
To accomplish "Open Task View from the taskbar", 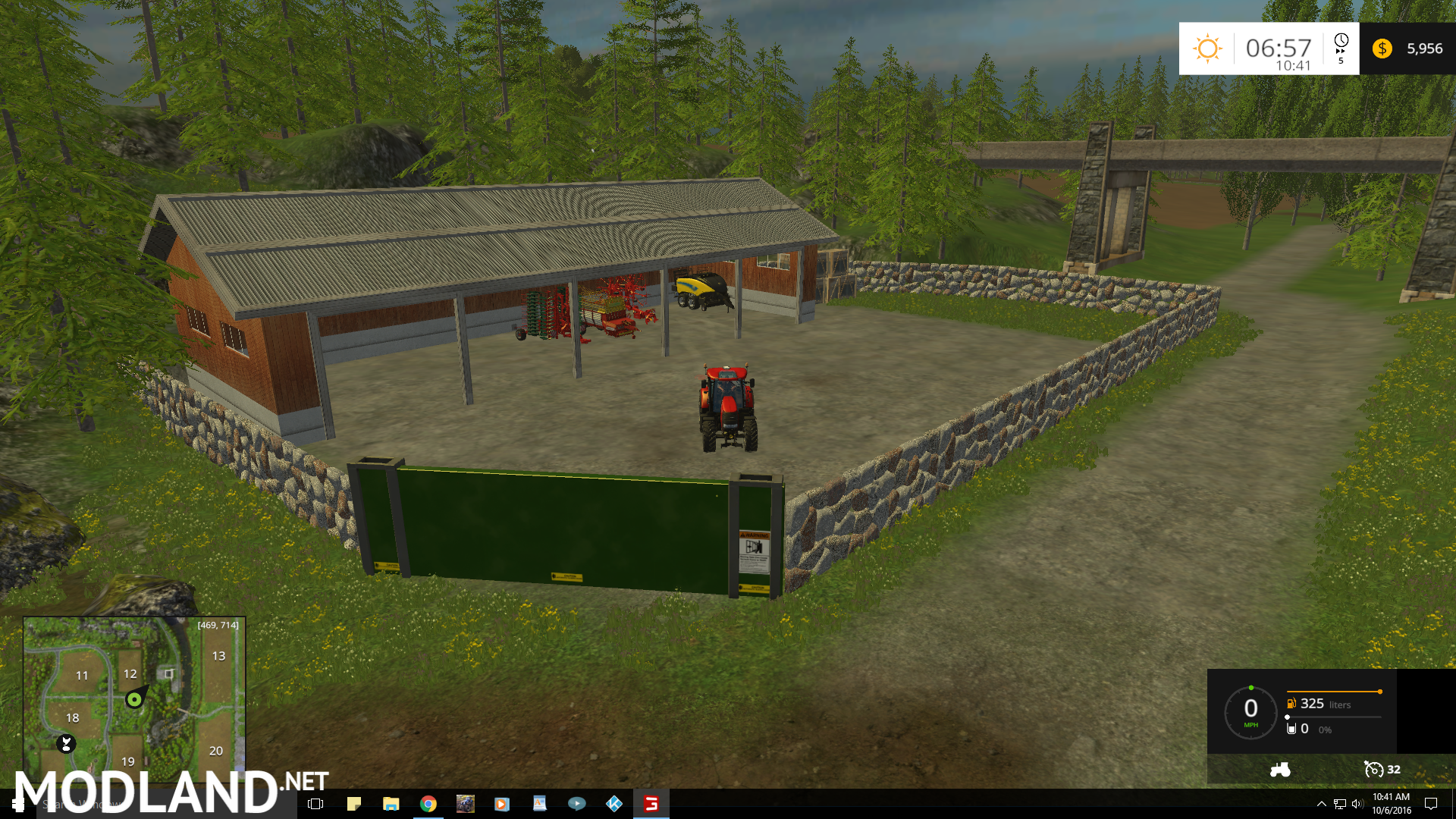I will 315,804.
